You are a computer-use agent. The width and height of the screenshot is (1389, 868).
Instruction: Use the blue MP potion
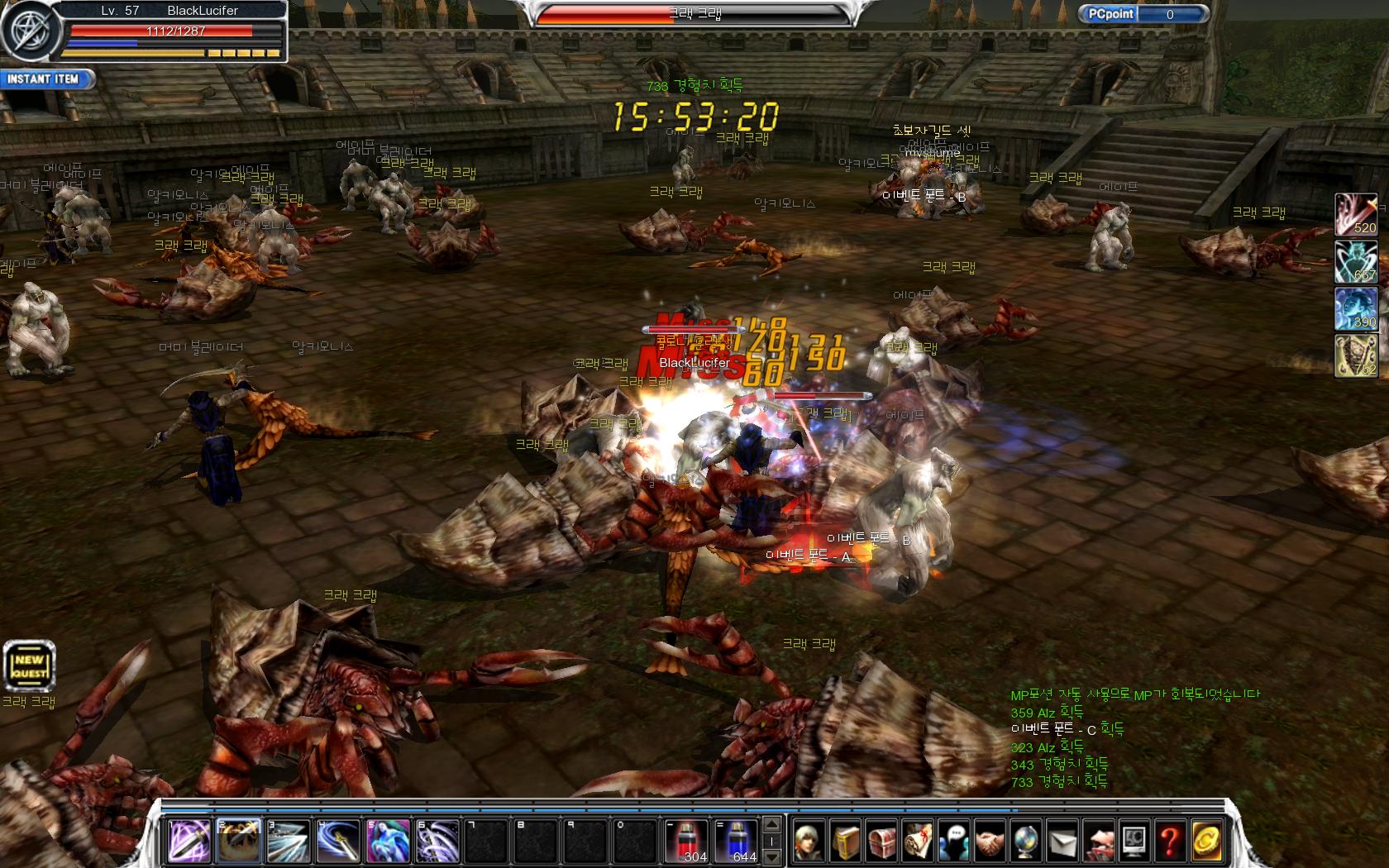click(x=735, y=841)
